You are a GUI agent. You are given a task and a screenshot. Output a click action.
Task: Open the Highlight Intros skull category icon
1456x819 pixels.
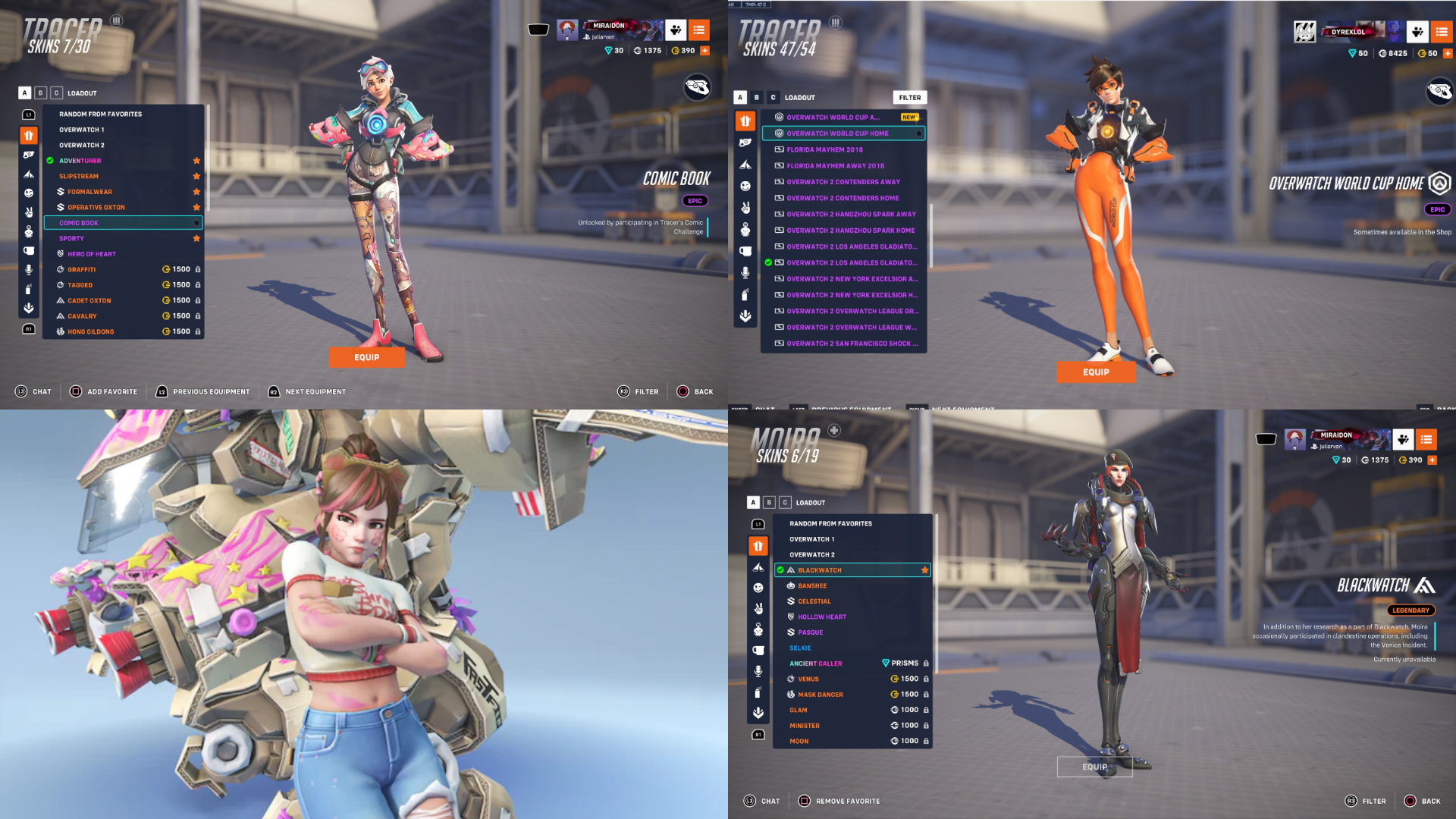(28, 231)
